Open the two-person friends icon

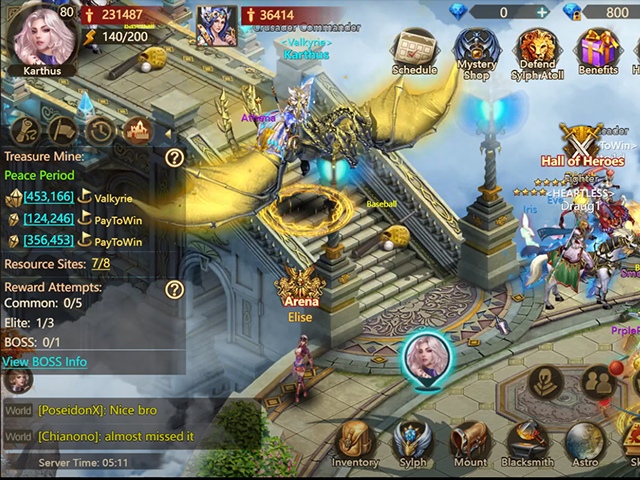click(597, 381)
